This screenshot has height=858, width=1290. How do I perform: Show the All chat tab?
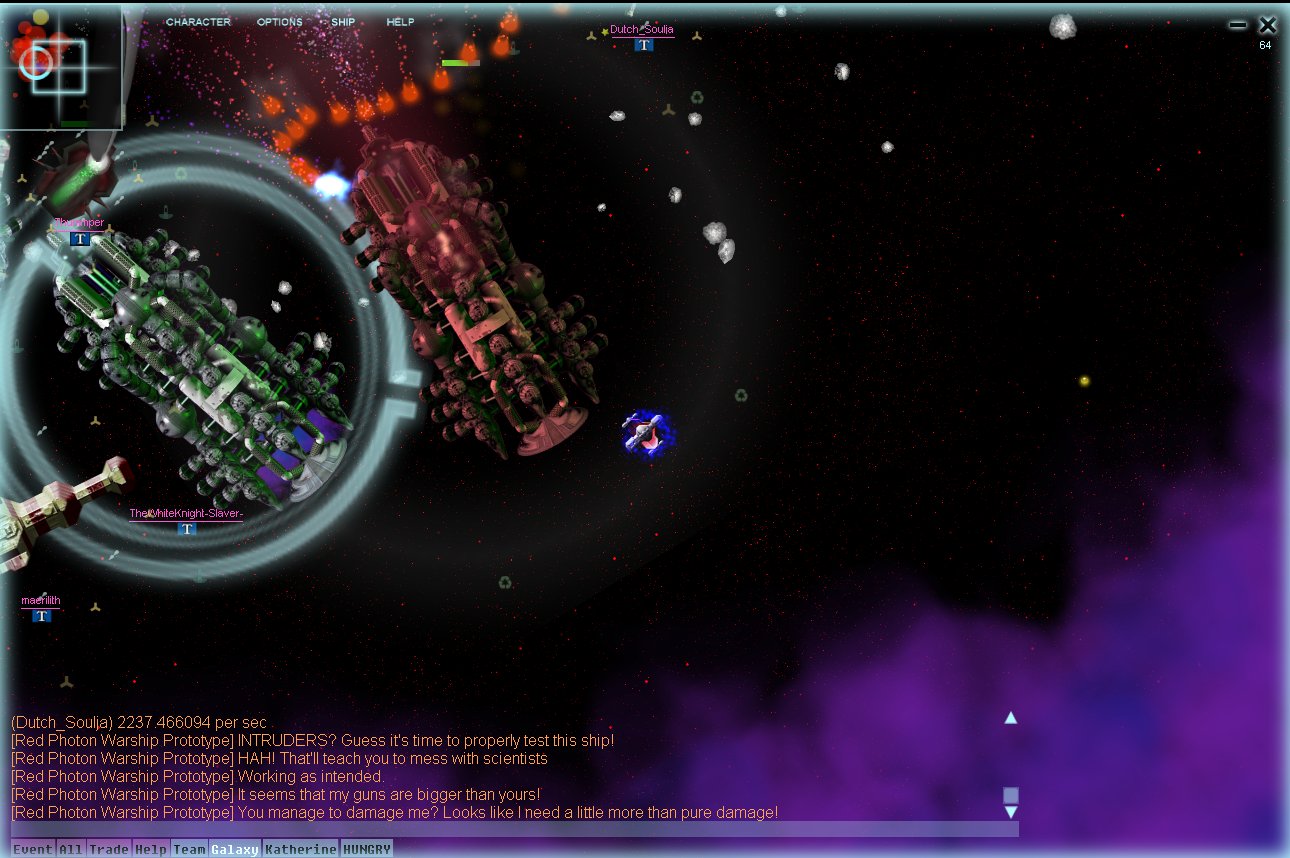70,849
